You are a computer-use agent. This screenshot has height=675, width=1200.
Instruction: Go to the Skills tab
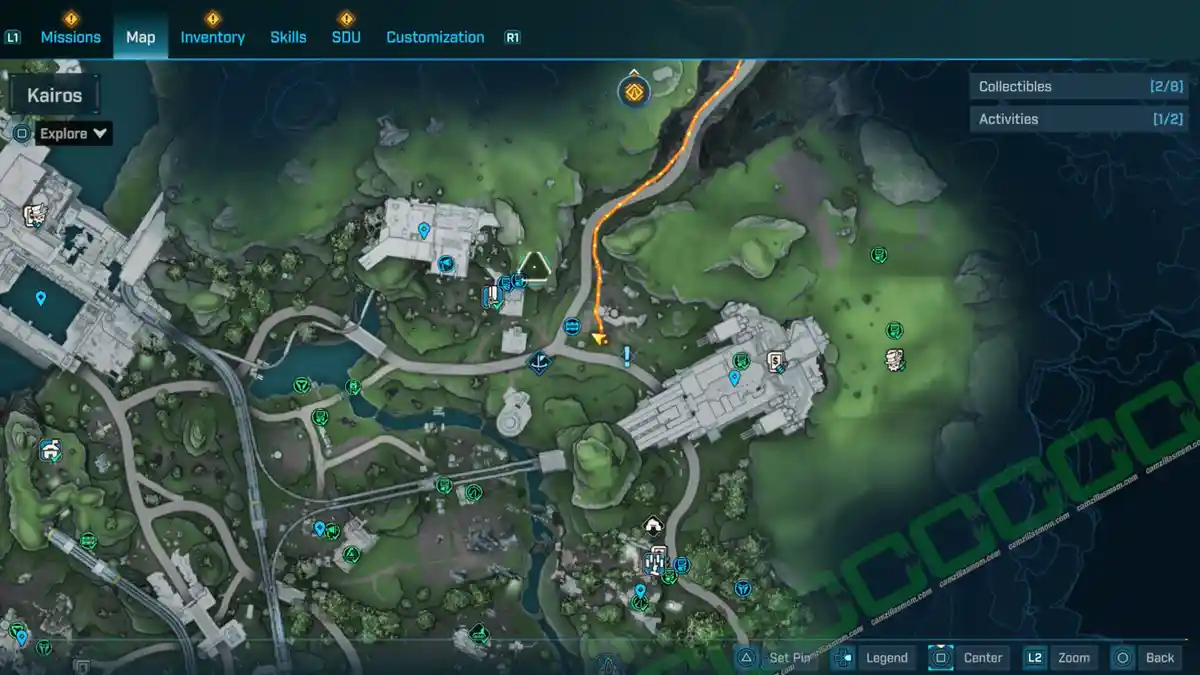[288, 37]
